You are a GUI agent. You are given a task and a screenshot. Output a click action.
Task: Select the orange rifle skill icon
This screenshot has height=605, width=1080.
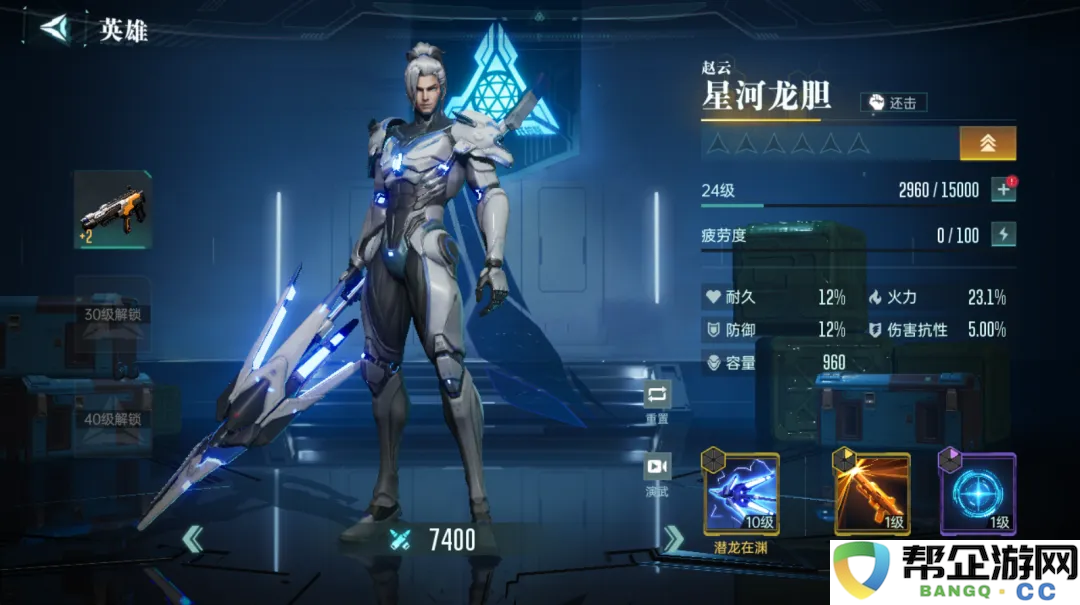click(x=872, y=494)
